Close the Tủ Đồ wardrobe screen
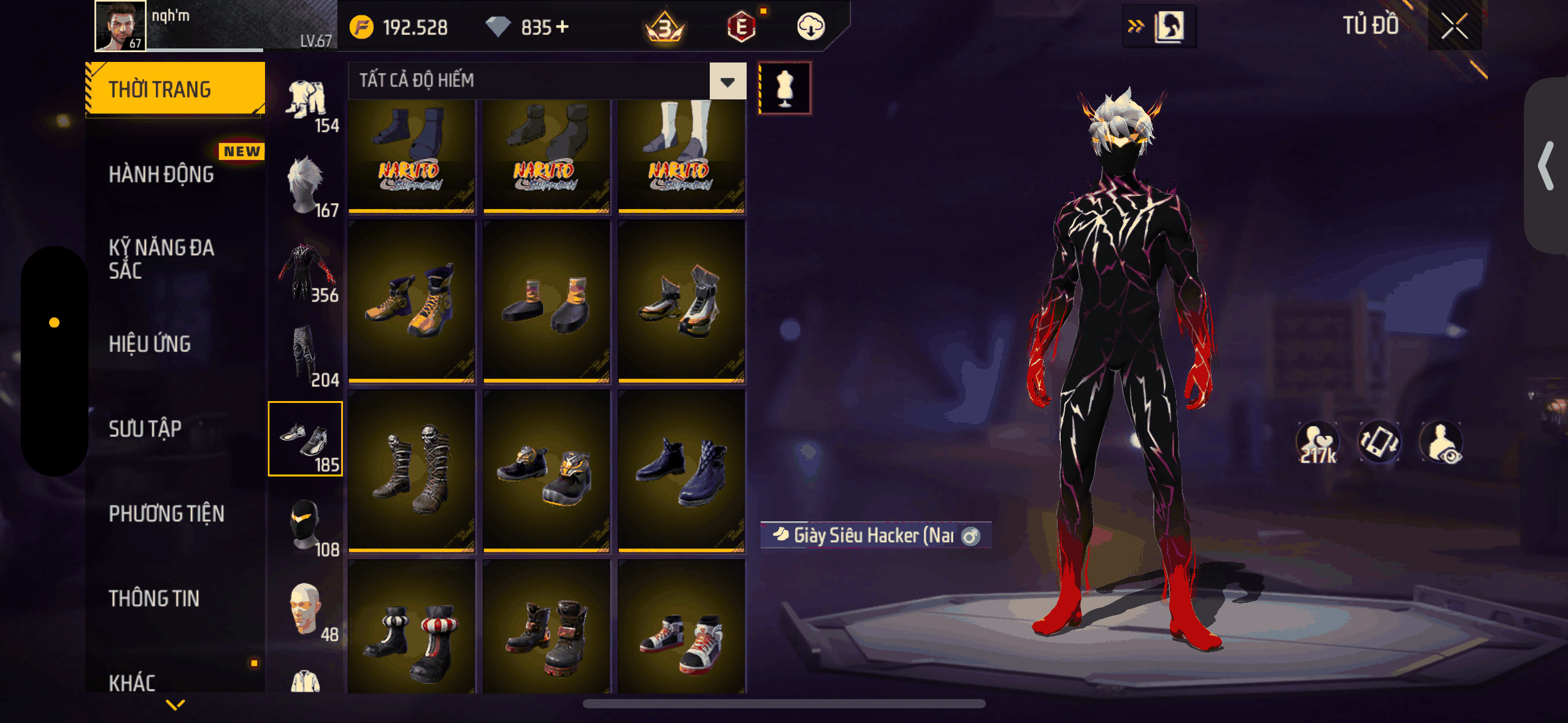1568x723 pixels. [x=1454, y=26]
